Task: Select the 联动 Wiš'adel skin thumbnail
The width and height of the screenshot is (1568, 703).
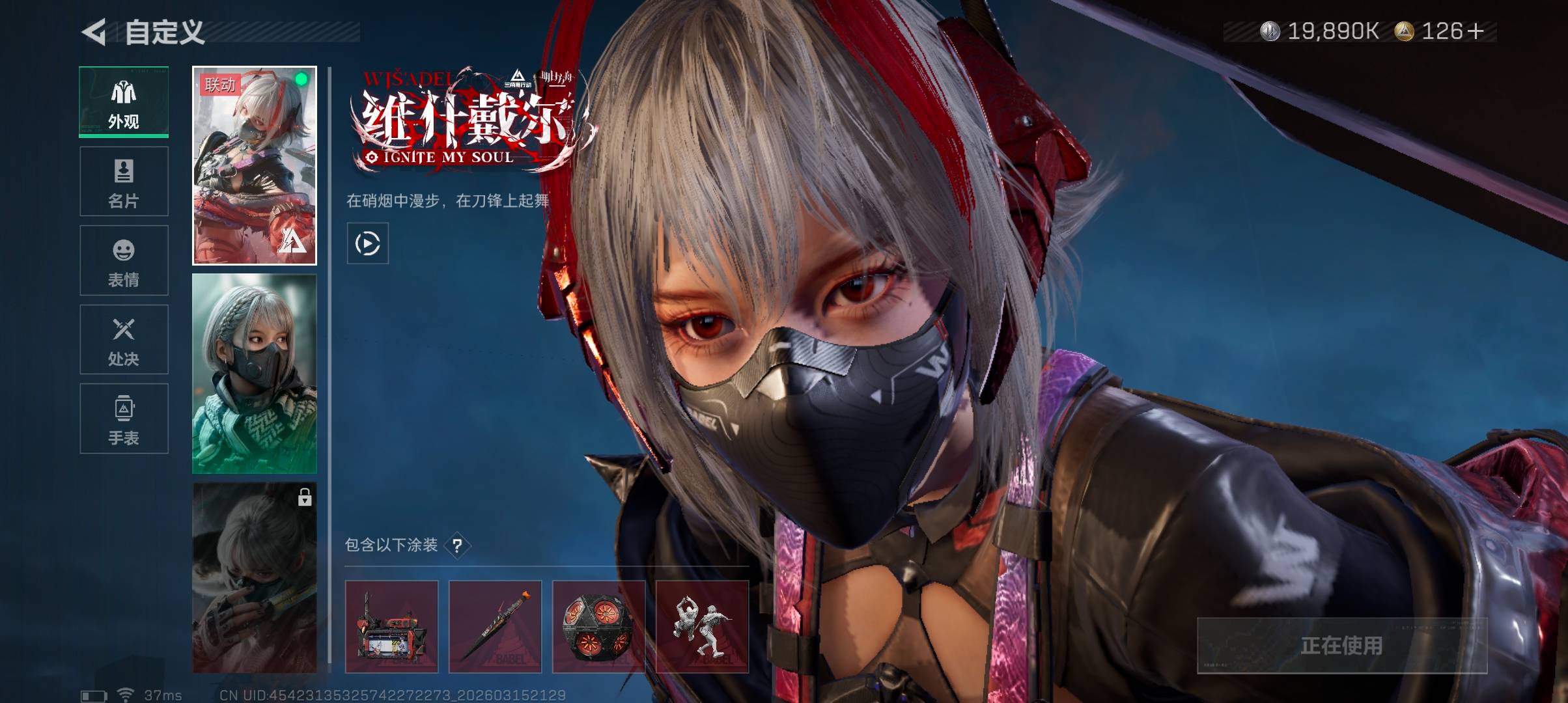Action: (x=255, y=165)
